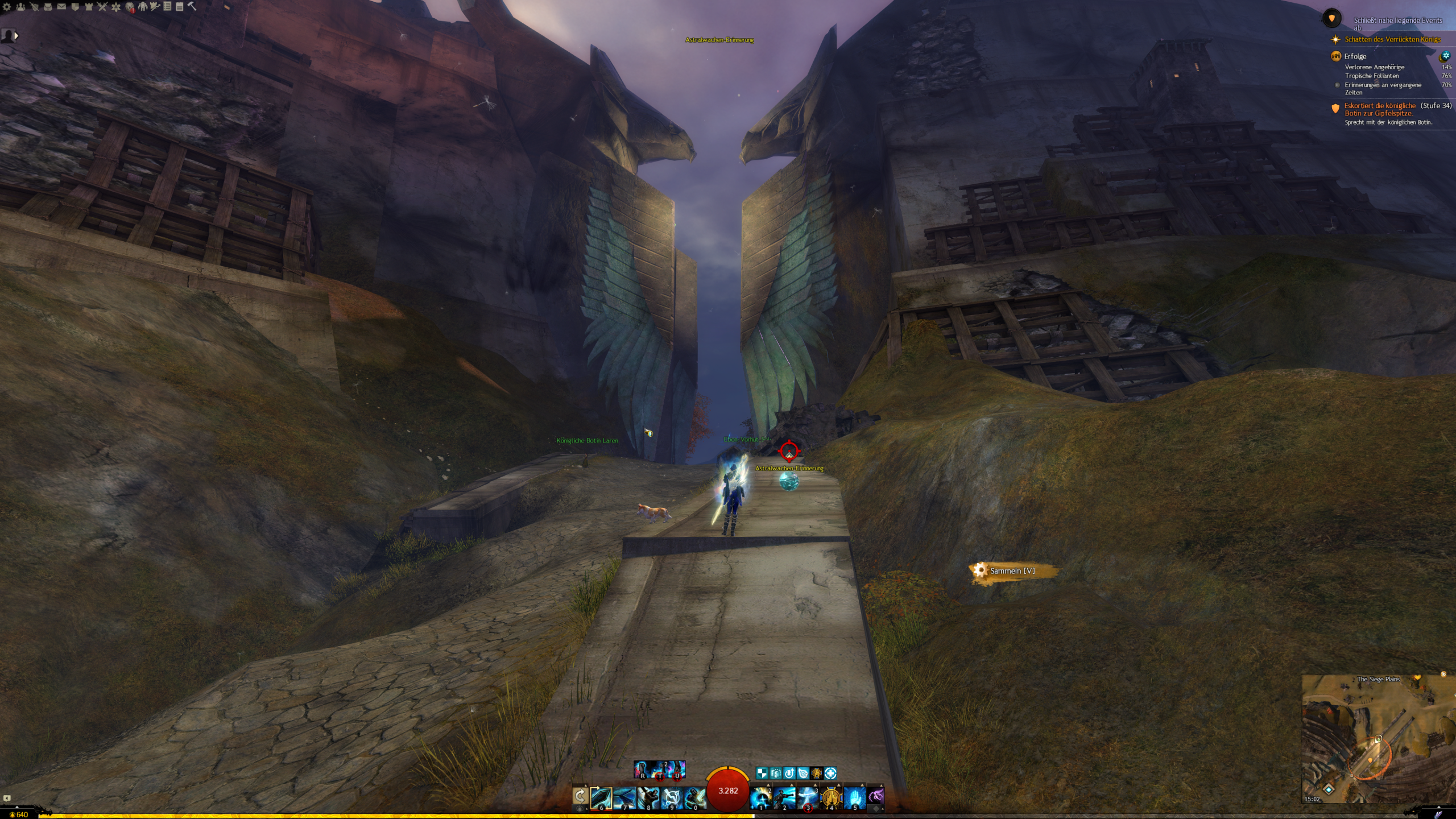
Task: Swap weapons with the curved arrows button
Action: 580,796
